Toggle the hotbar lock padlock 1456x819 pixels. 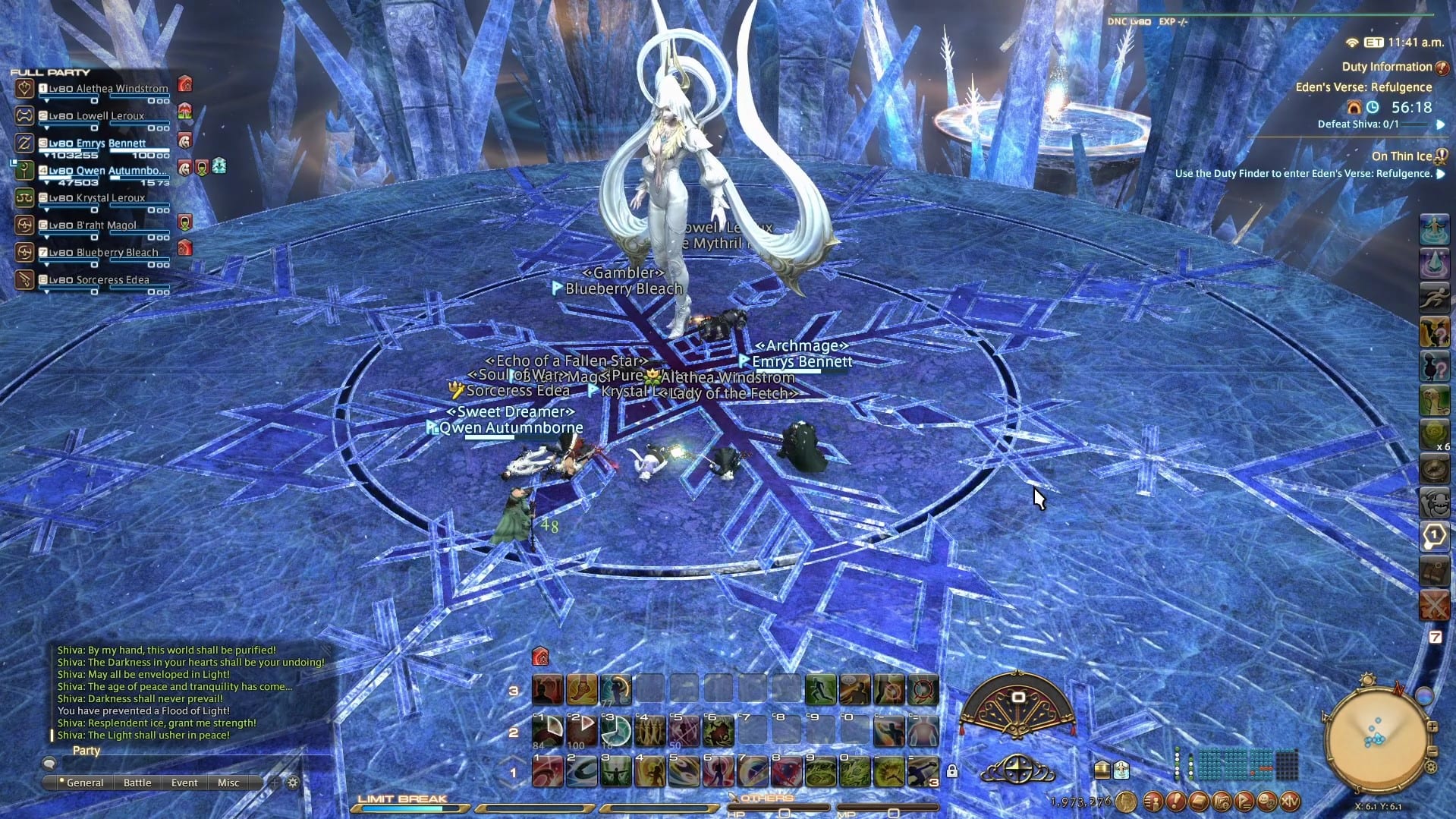pyautogui.click(x=953, y=772)
